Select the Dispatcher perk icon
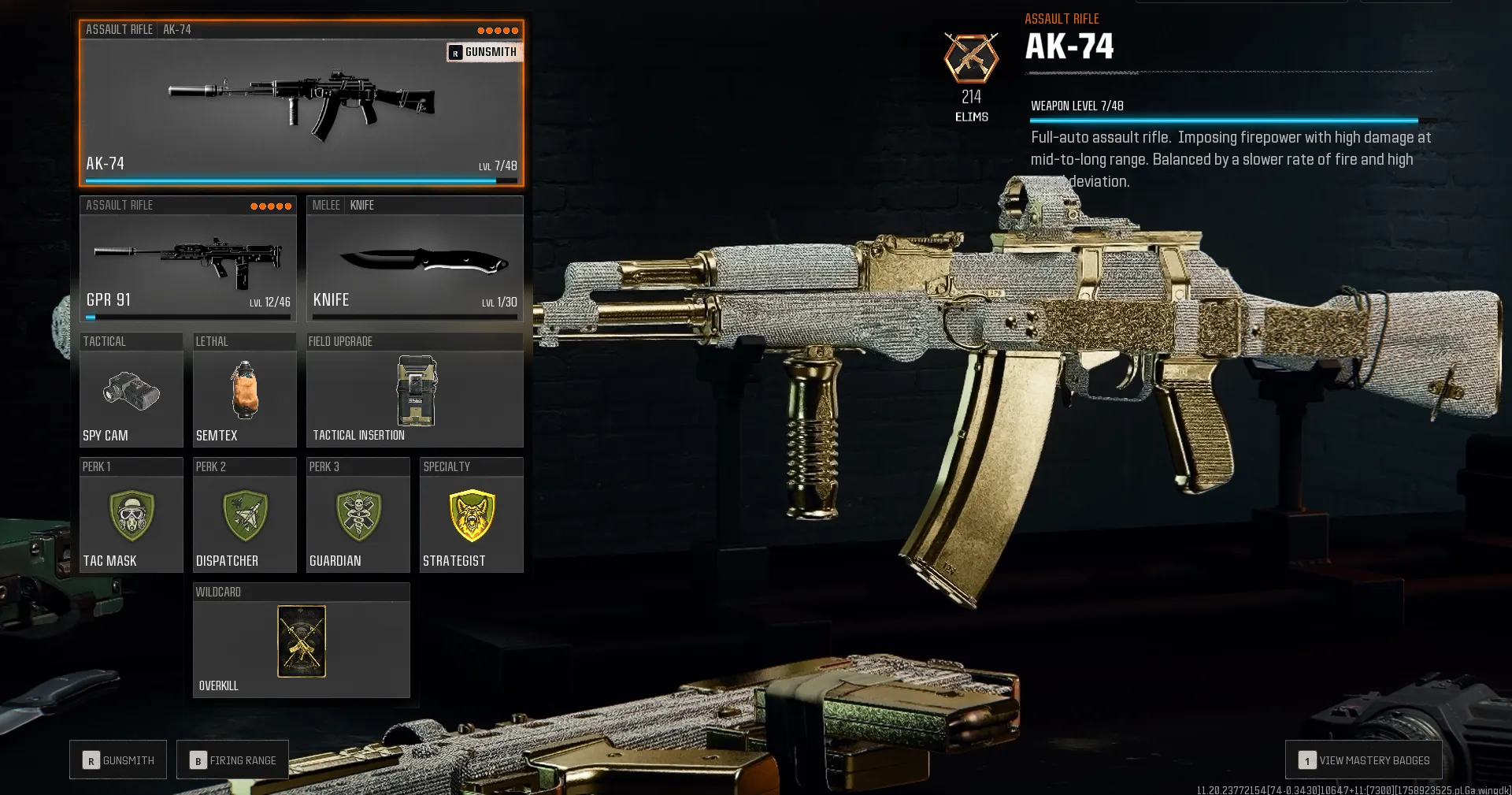The image size is (1512, 795). (x=244, y=516)
